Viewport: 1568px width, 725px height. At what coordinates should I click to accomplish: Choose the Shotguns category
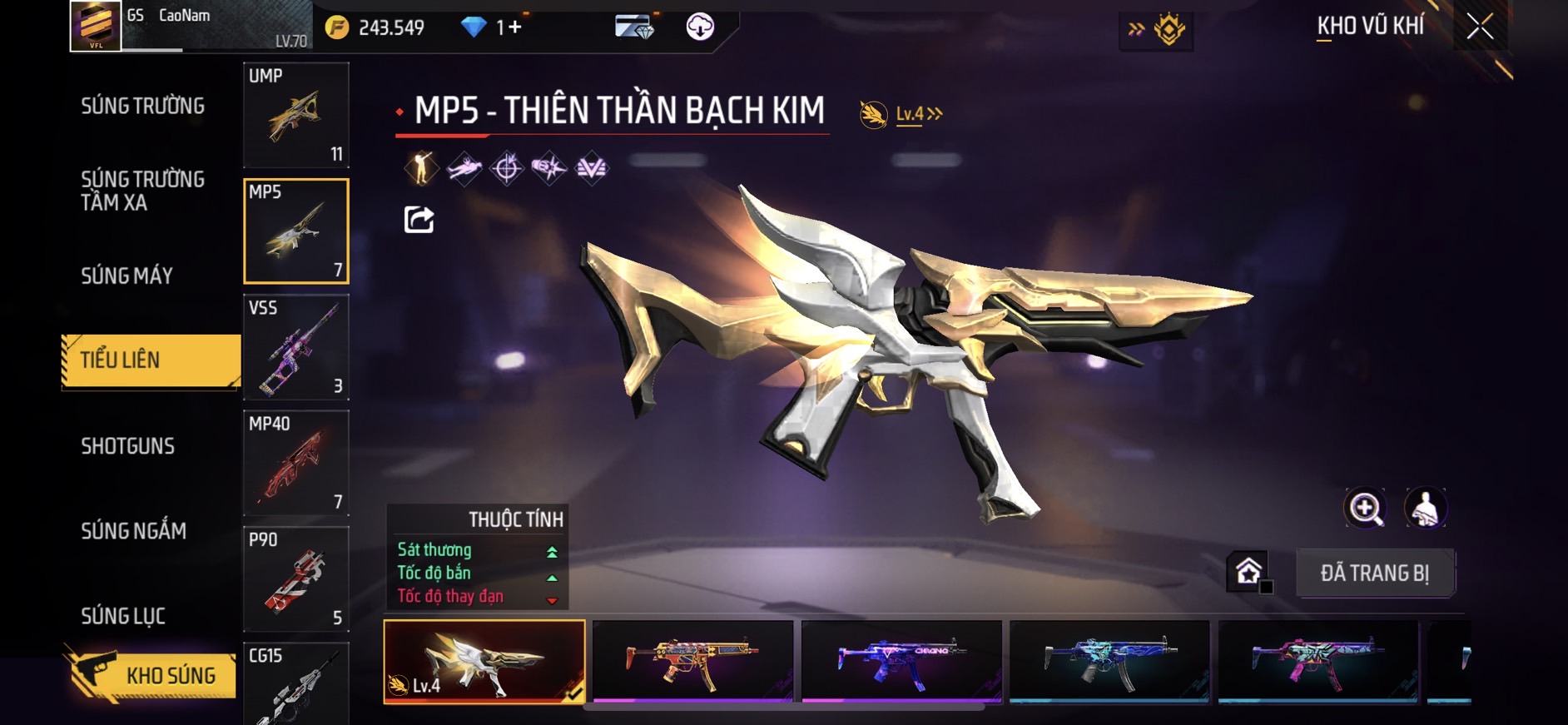click(127, 446)
